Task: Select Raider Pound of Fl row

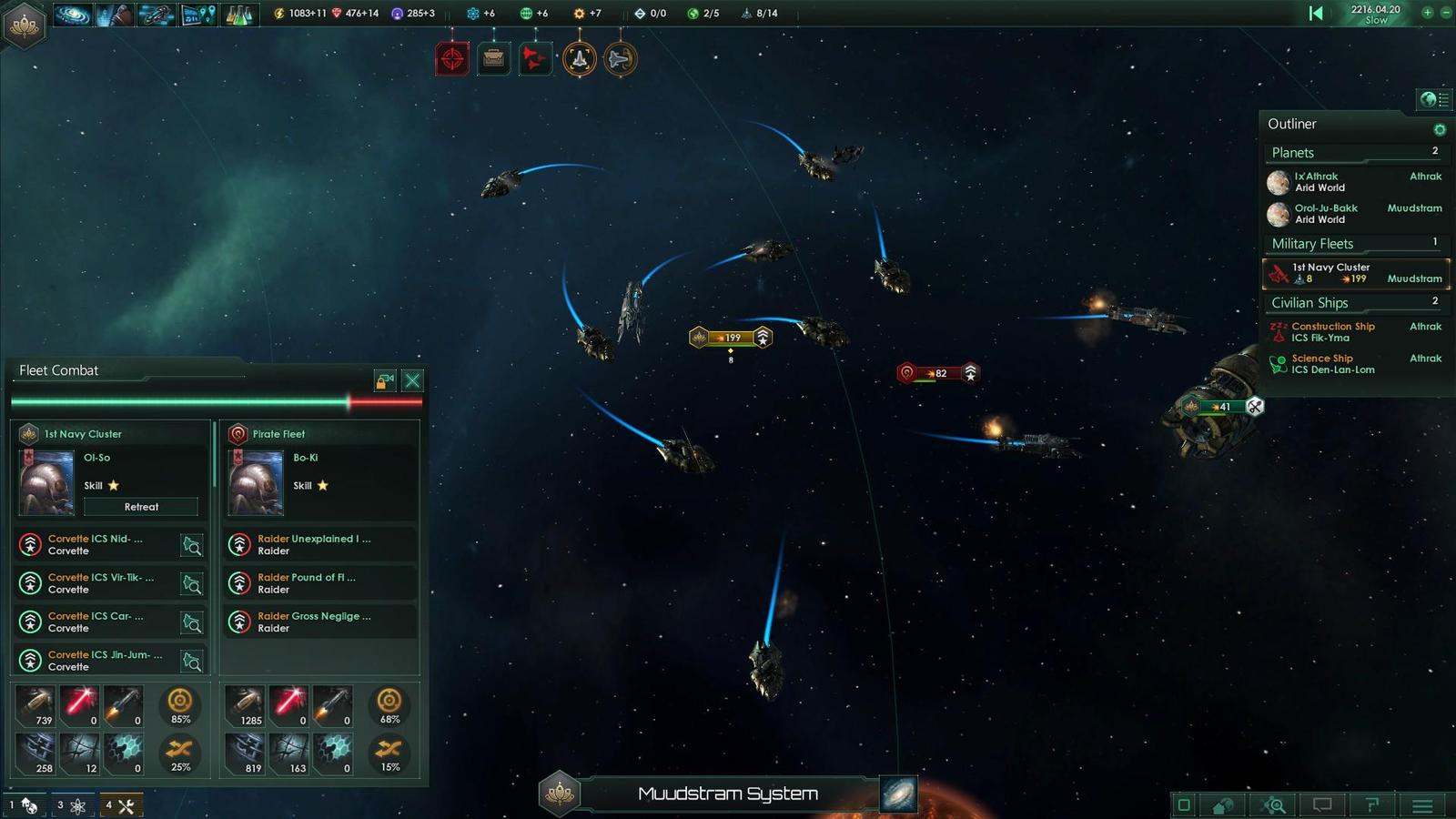Action: point(318,583)
